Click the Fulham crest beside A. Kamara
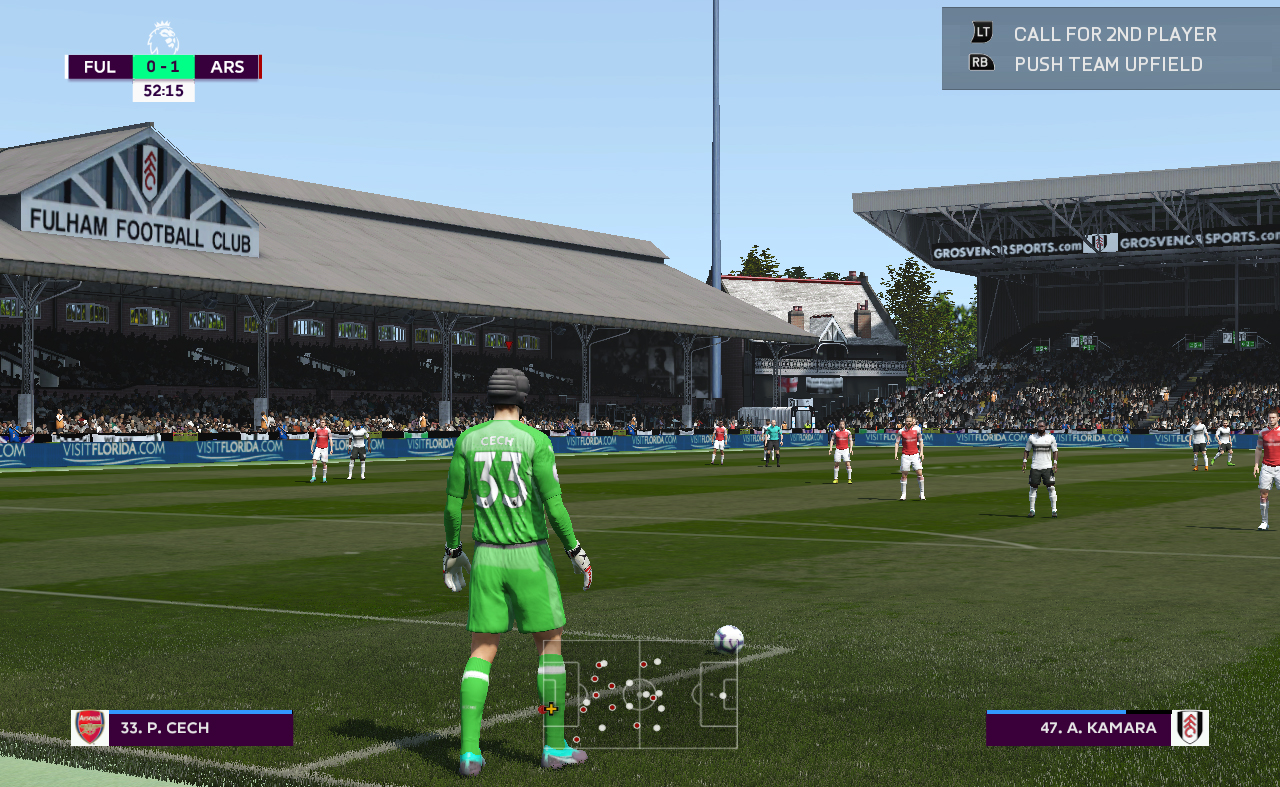Viewport: 1280px width, 787px height. click(1190, 728)
